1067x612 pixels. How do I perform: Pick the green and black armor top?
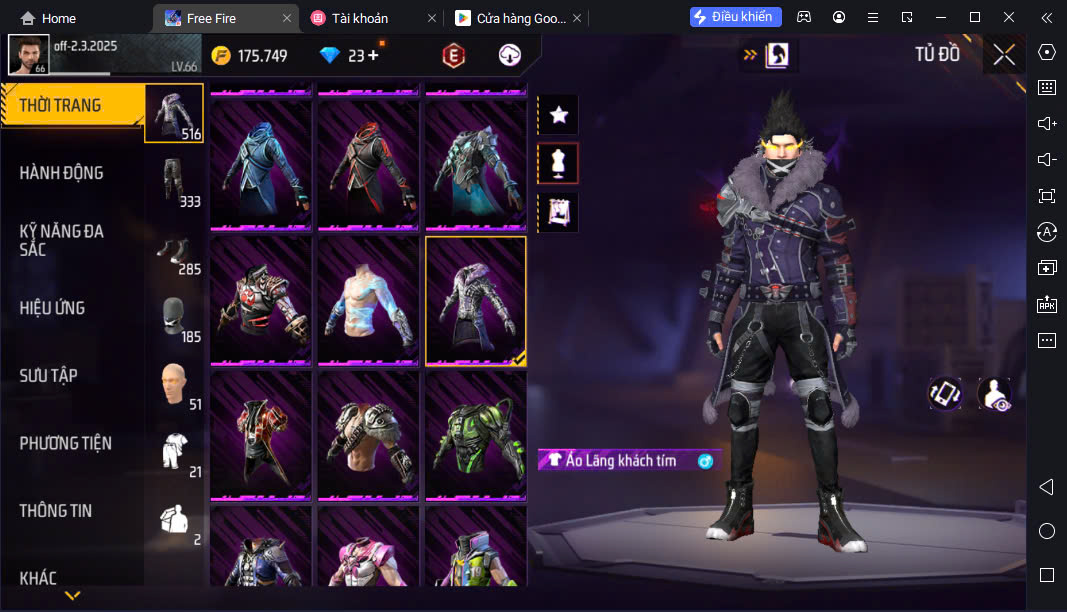(475, 435)
